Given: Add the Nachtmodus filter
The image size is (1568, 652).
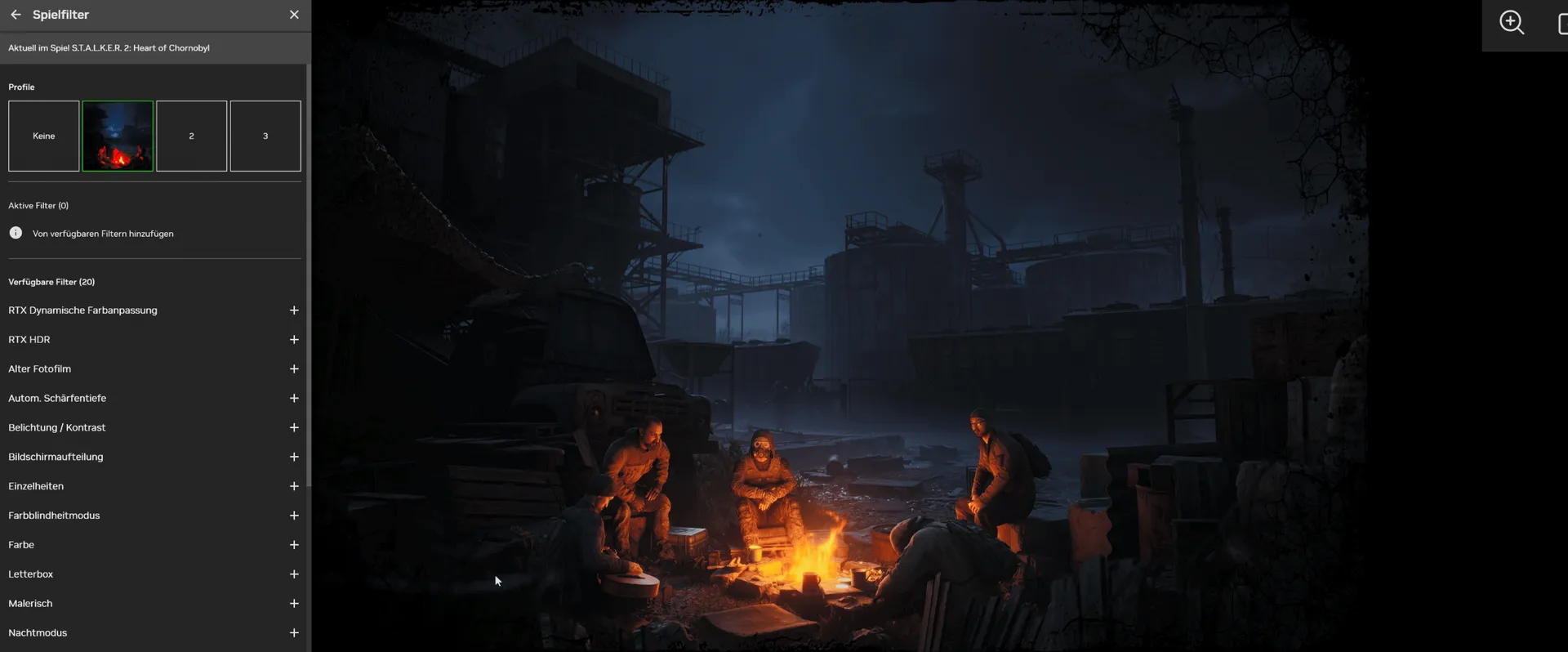Looking at the screenshot, I should click(294, 633).
